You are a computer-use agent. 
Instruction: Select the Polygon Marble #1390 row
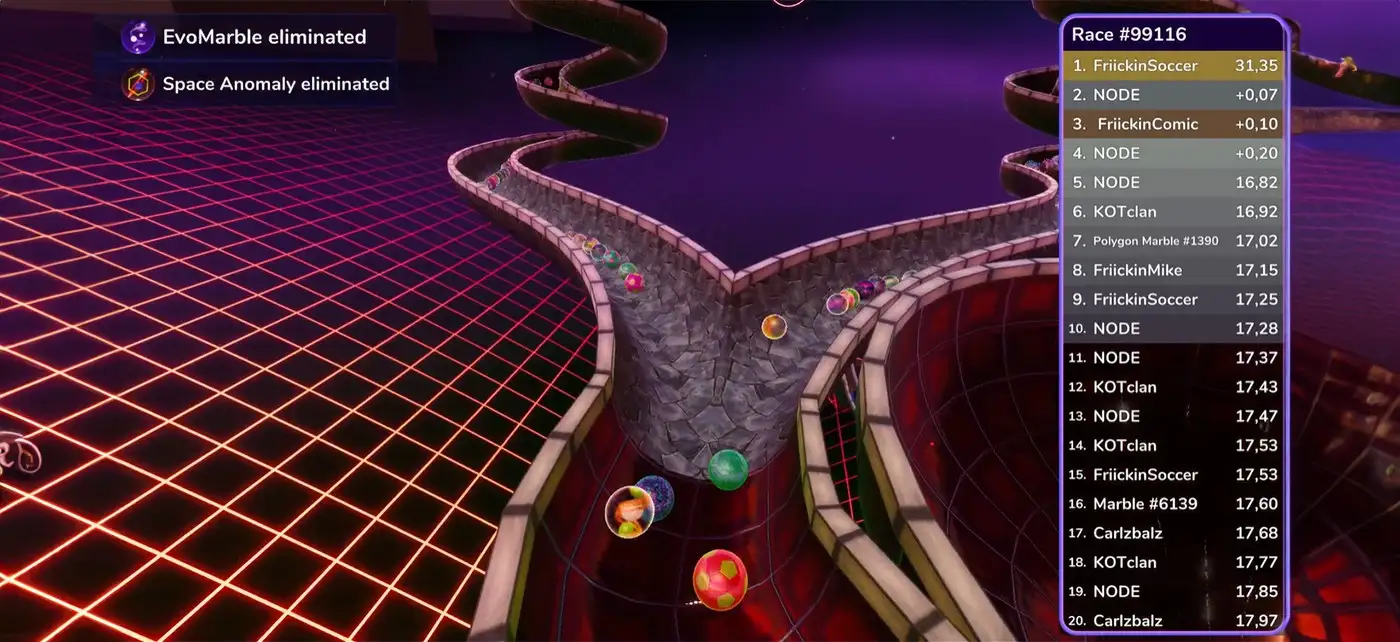(x=1172, y=241)
